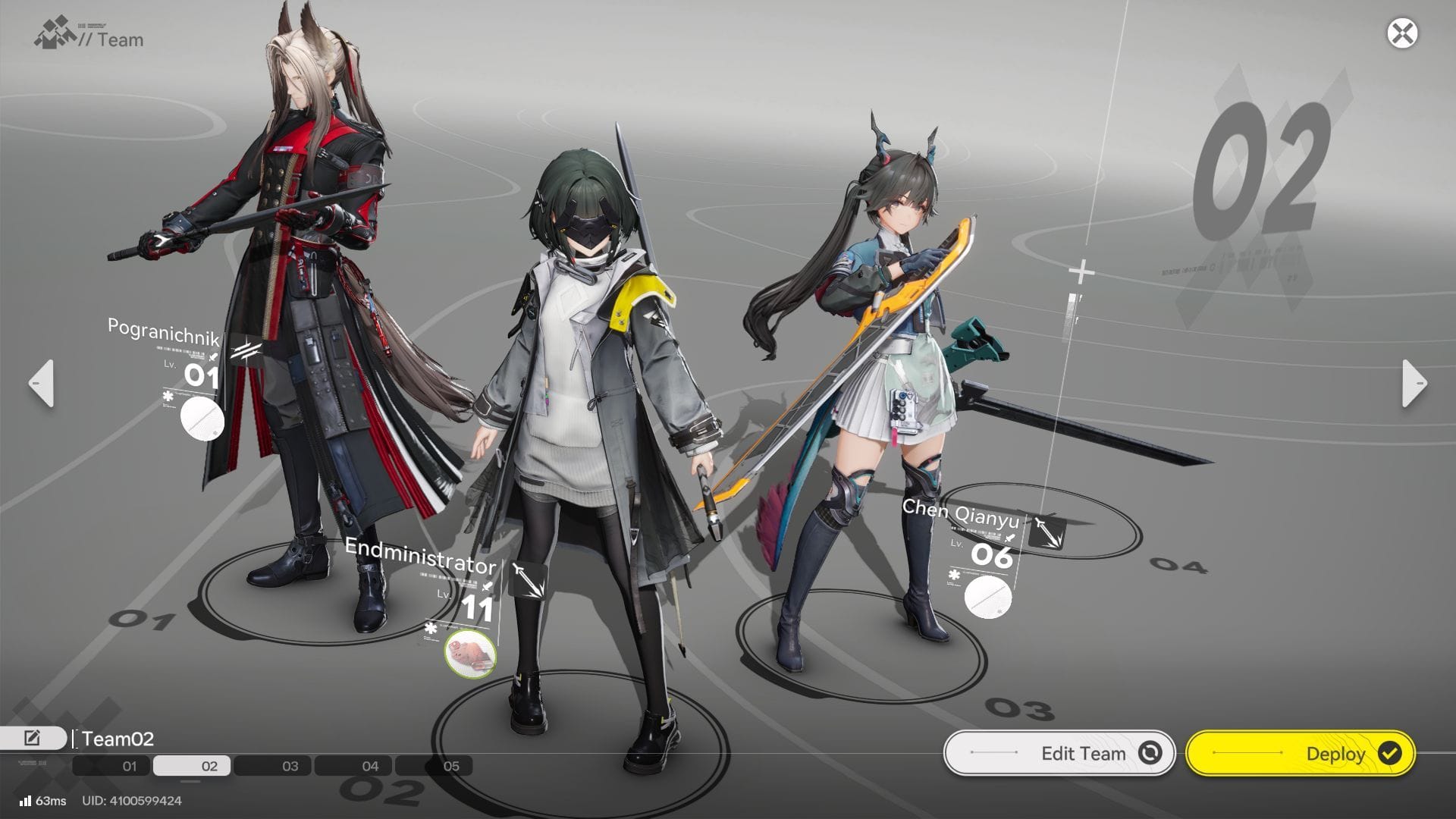1456x819 pixels.
Task: Pick the Chen Qianyu character label
Action: 961,514
